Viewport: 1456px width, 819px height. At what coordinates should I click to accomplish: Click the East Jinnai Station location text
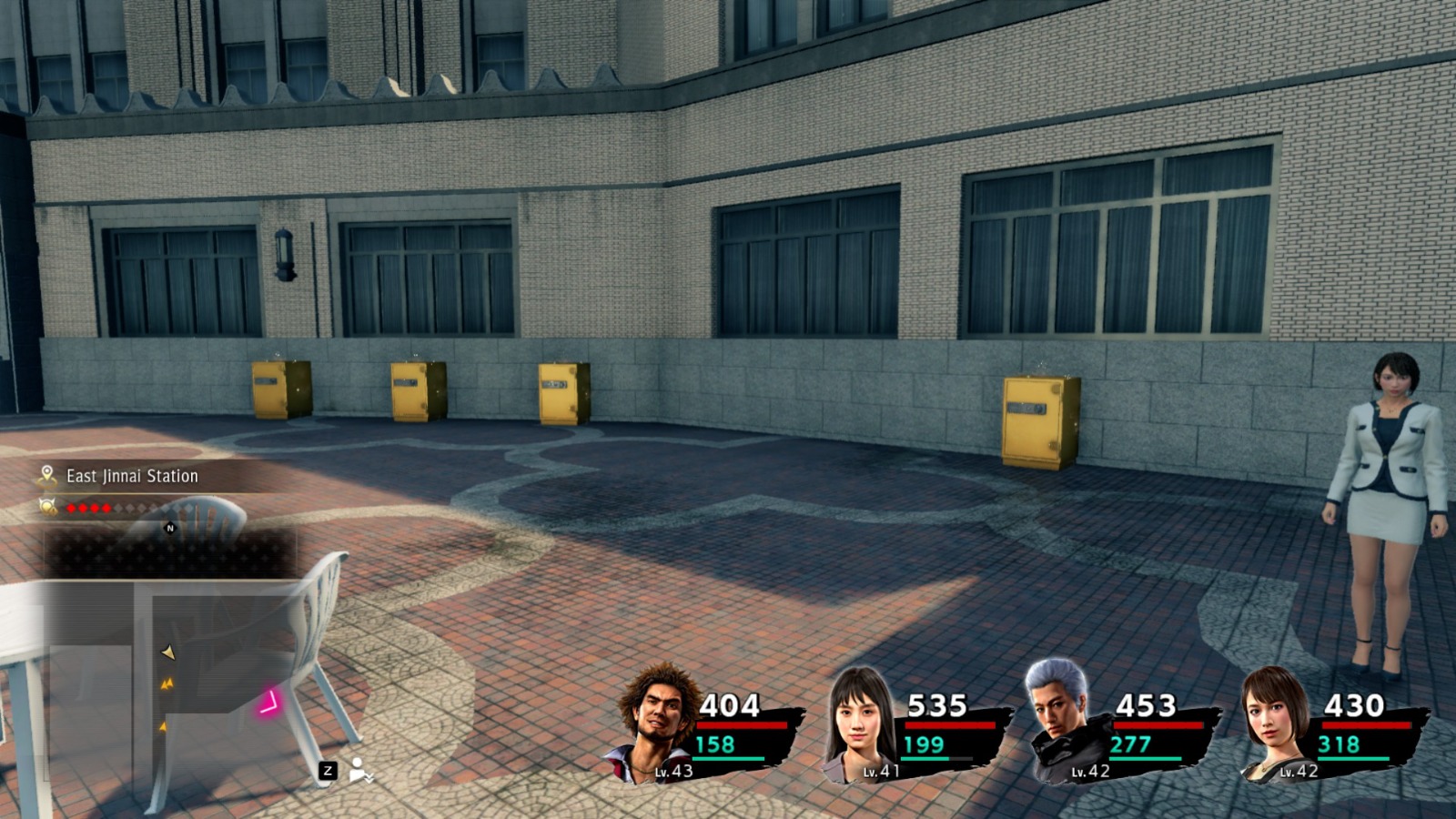132,475
